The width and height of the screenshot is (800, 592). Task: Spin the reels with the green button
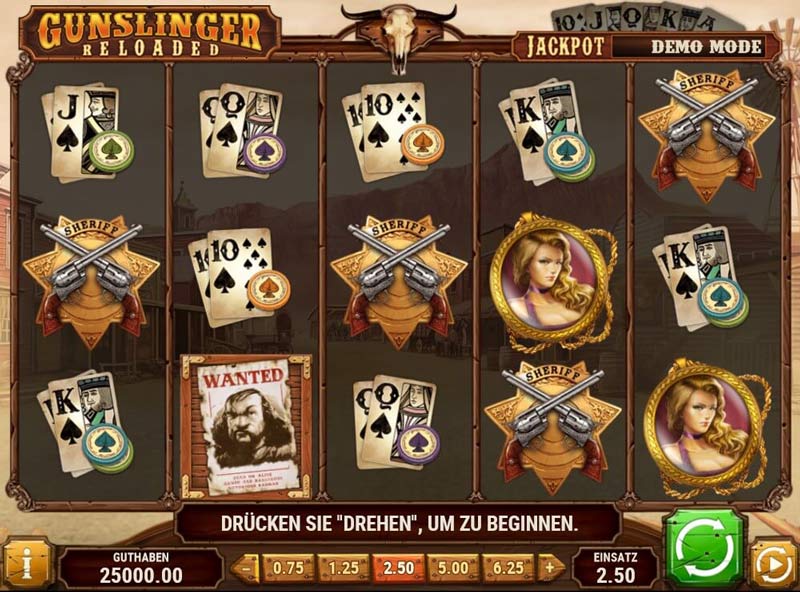(707, 547)
